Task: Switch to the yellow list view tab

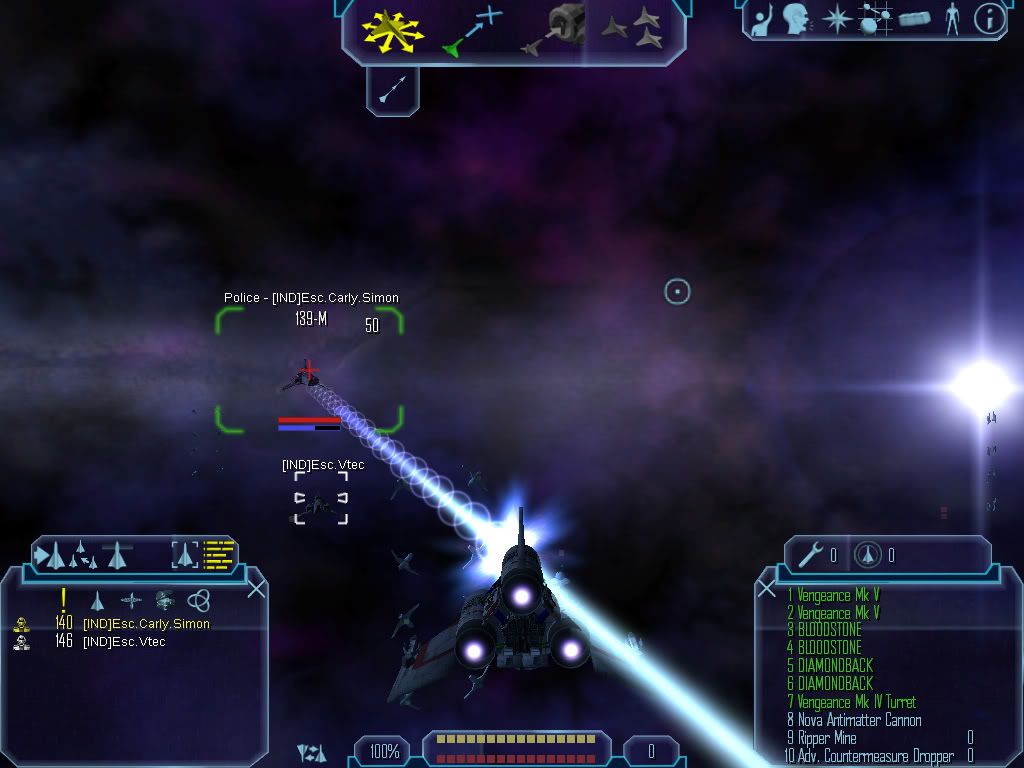Action: [219, 553]
